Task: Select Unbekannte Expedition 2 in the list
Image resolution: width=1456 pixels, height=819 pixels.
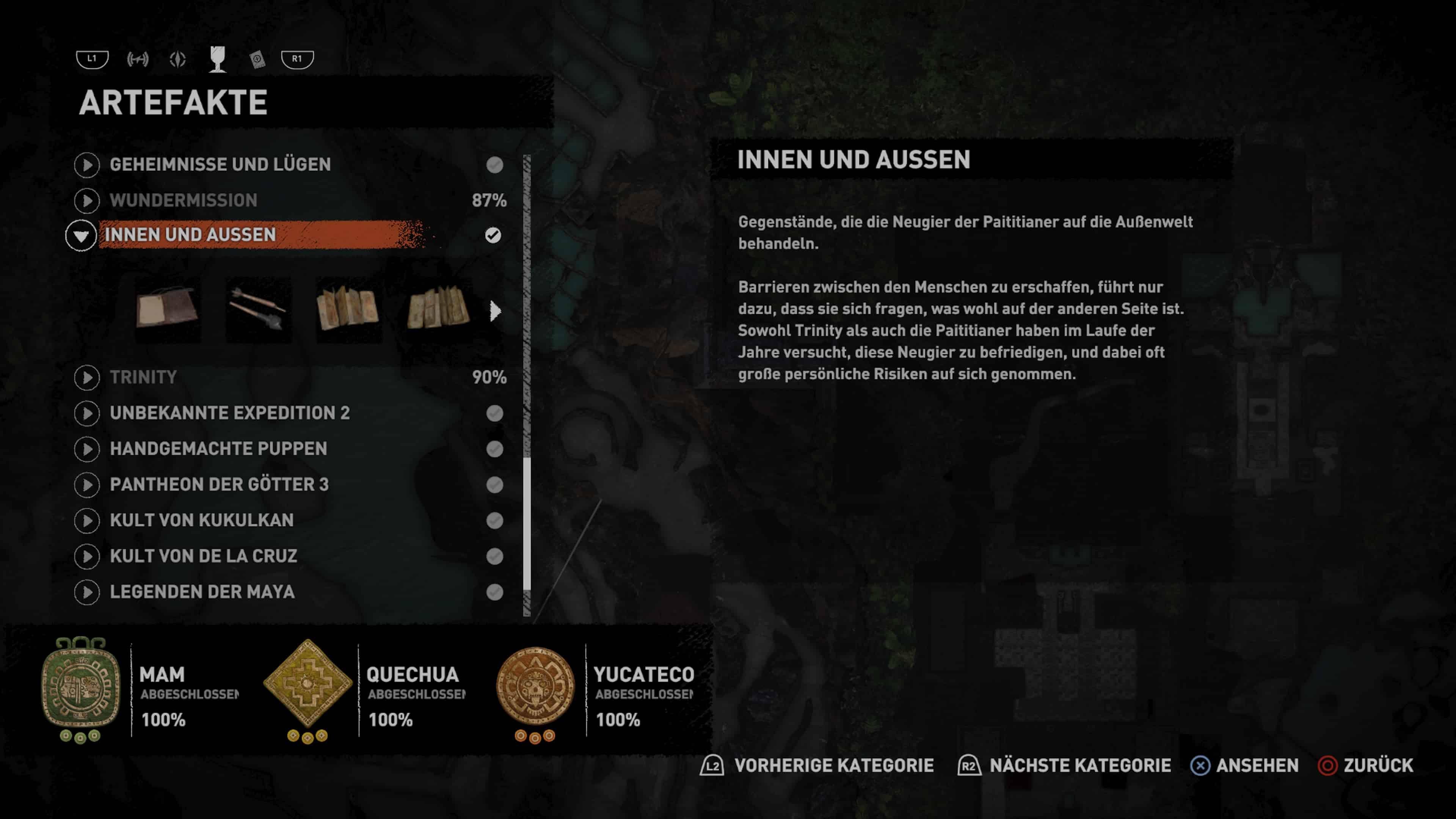Action: point(229,413)
